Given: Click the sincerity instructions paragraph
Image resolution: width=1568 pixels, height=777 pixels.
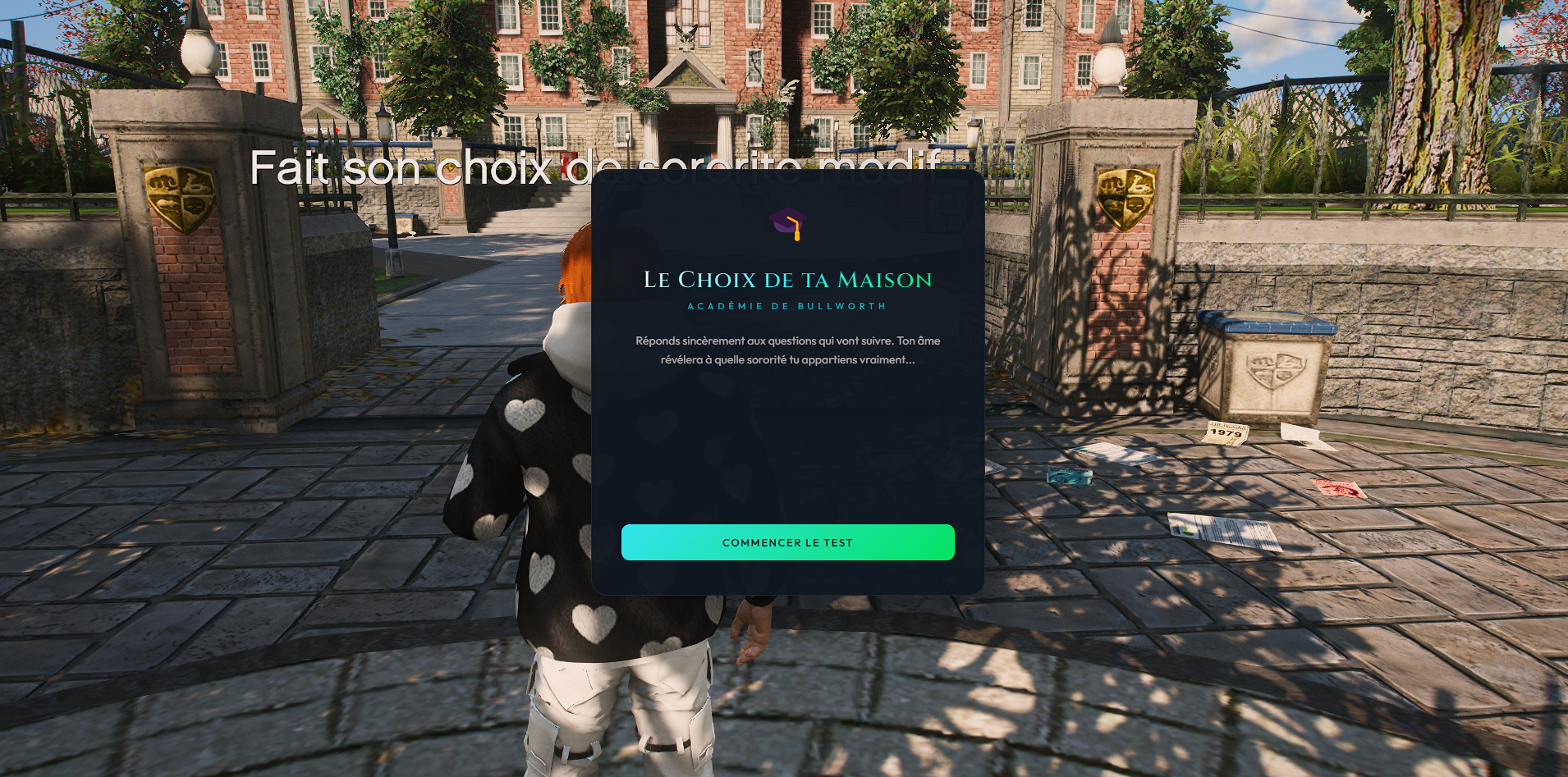Looking at the screenshot, I should tap(786, 350).
